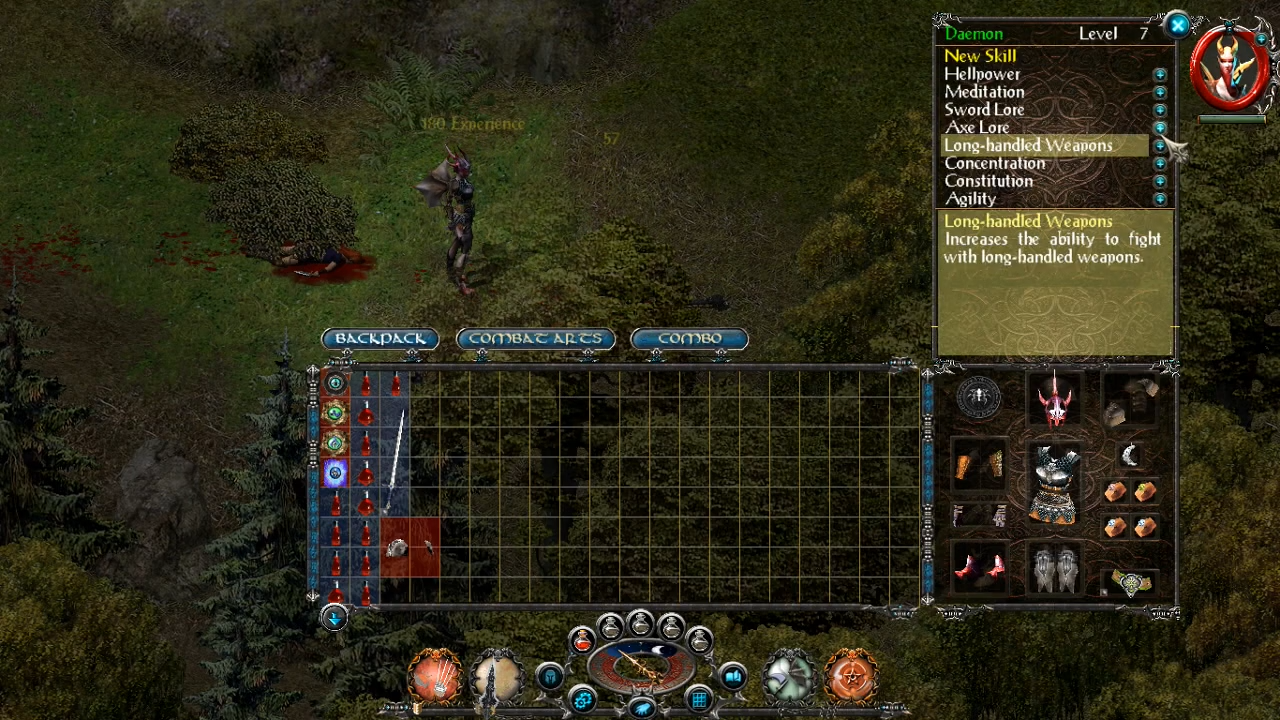This screenshot has height=720, width=1280.
Task: Click the Daemon character portrait
Action: click(1230, 68)
